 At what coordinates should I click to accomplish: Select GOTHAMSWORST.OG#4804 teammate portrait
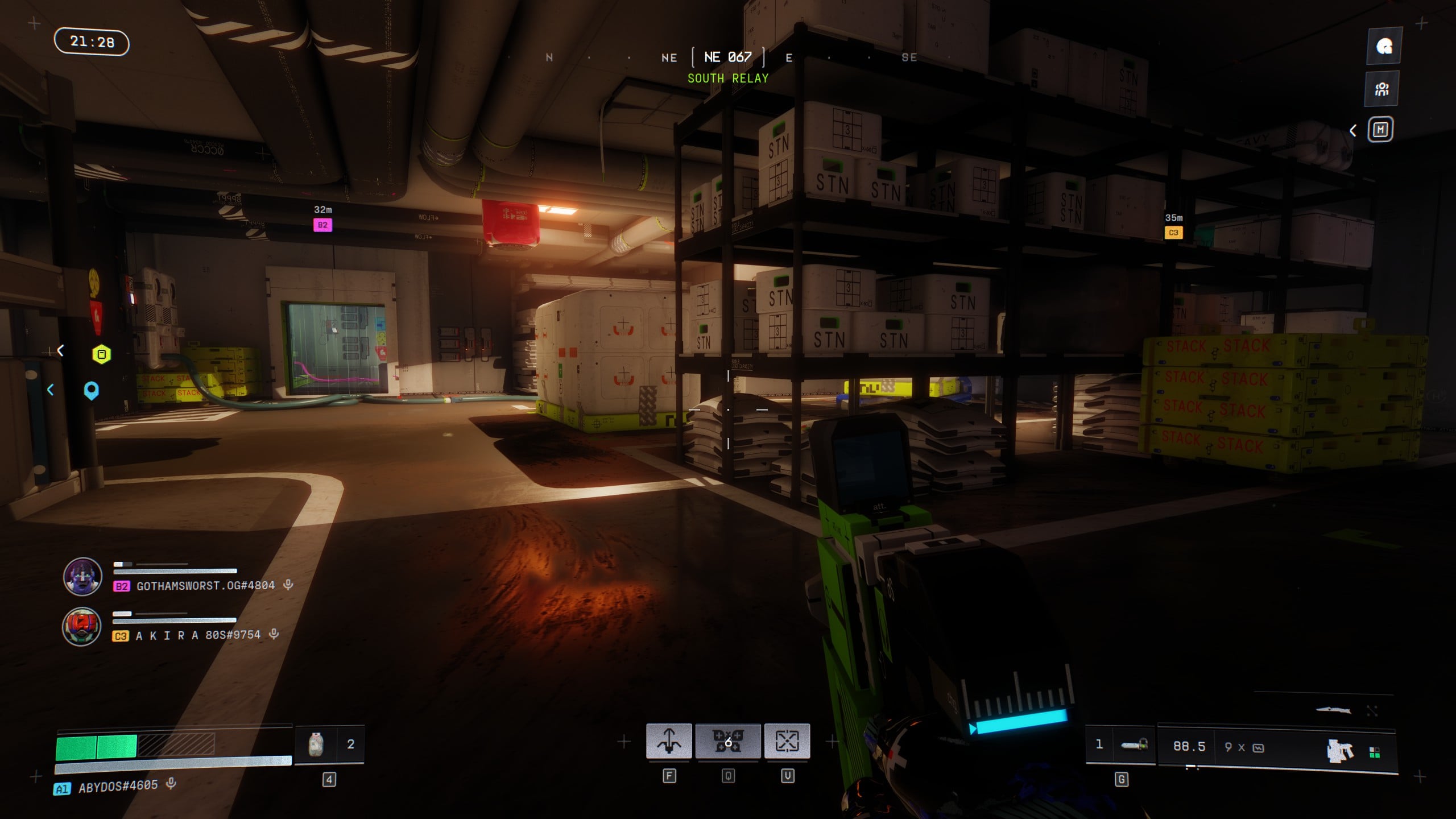point(82,577)
